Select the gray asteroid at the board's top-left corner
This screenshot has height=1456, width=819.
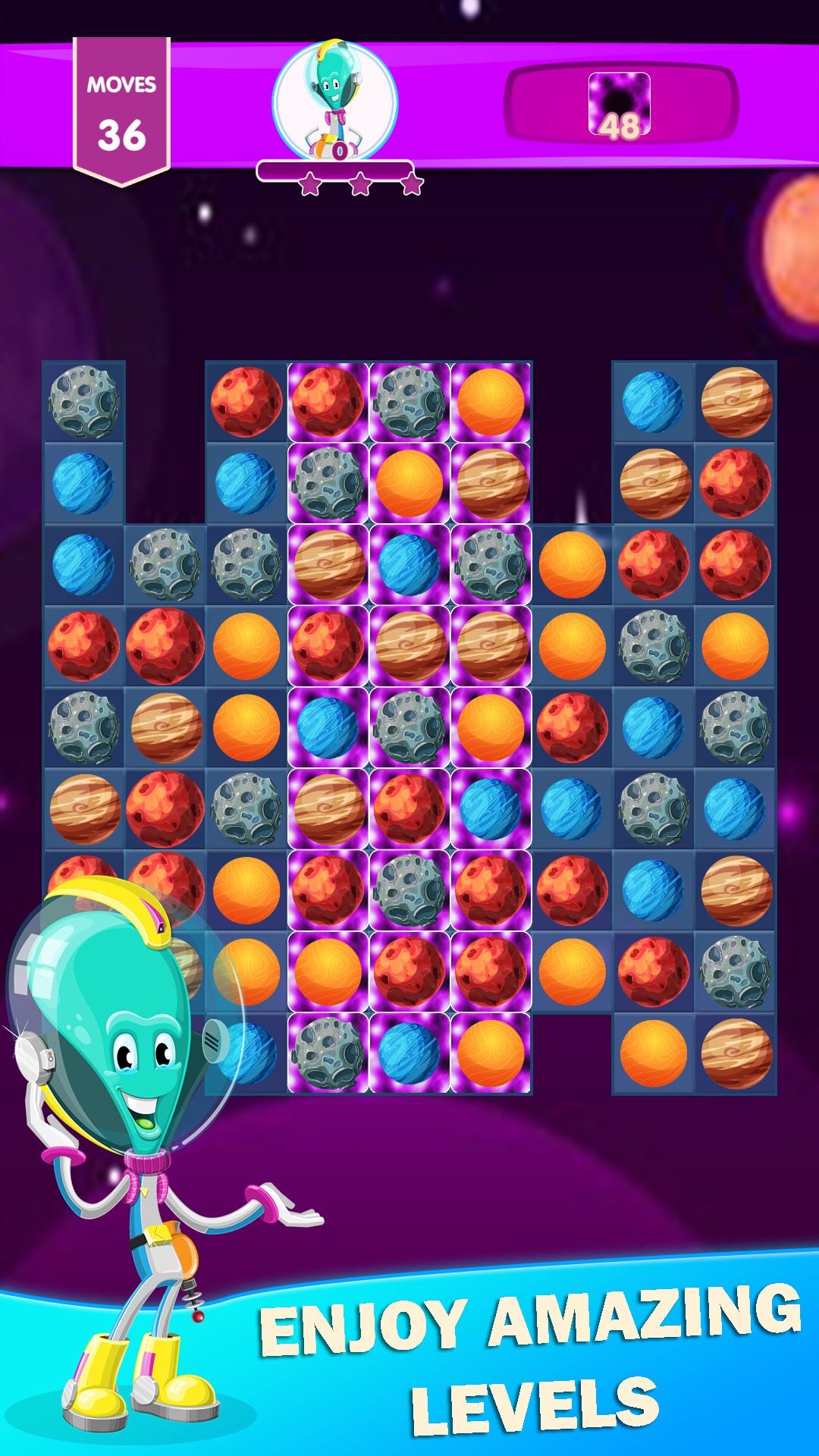coord(83,402)
